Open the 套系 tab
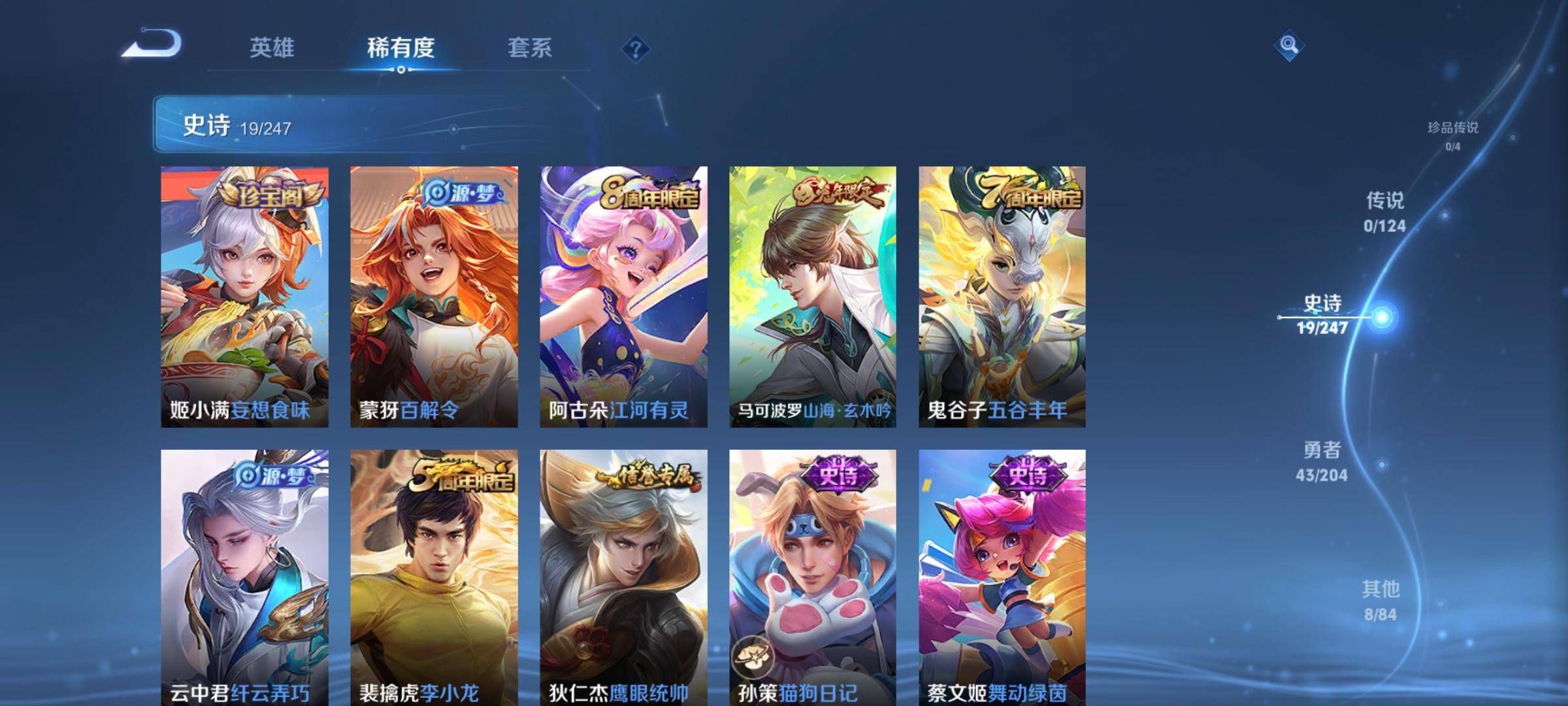1568x706 pixels. [529, 48]
